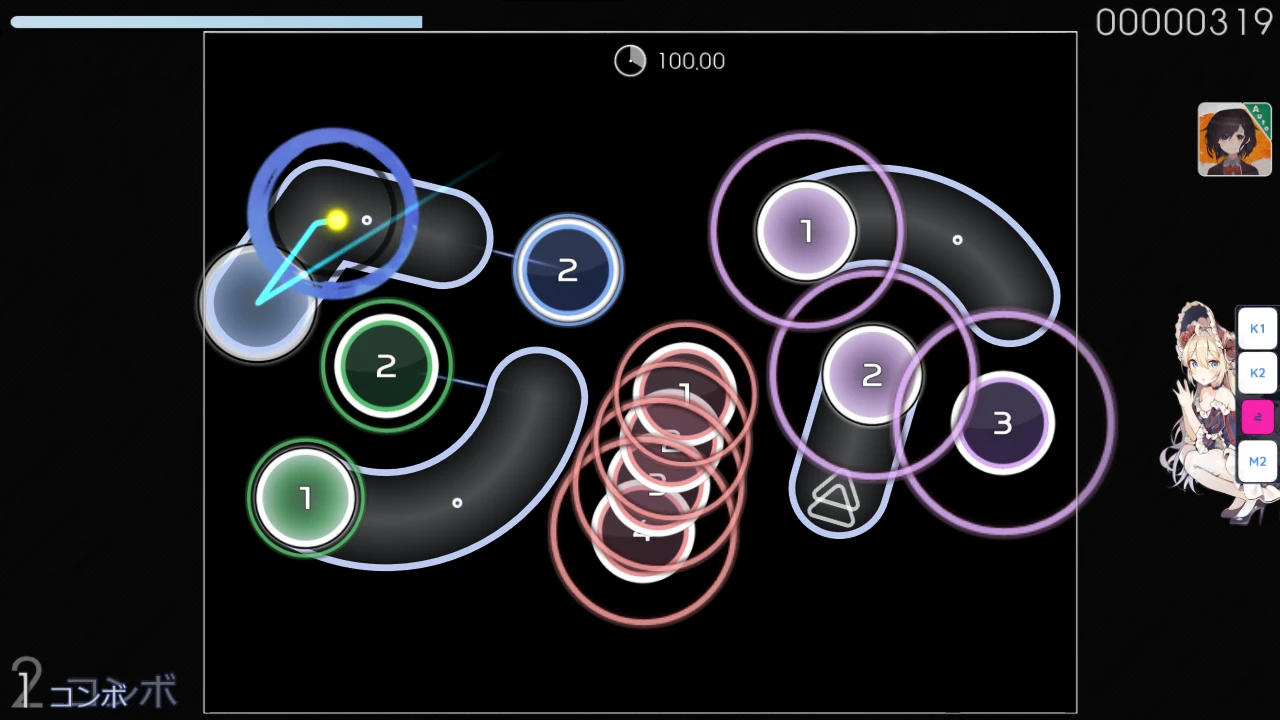Viewport: 1280px width, 720px height.
Task: Click the player avatar with Auto badge
Action: click(1234, 138)
